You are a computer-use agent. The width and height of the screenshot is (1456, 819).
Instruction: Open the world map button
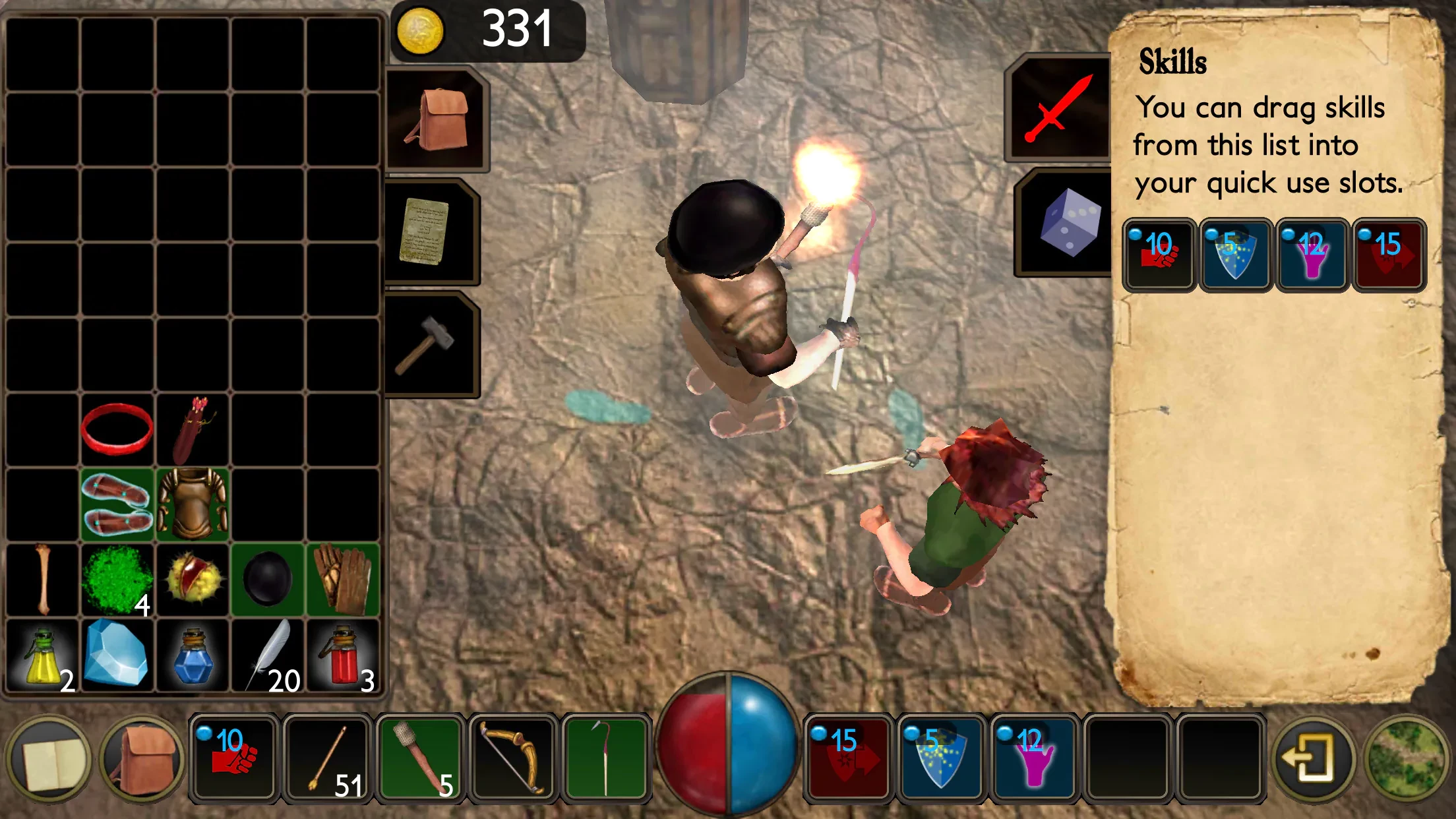tap(1408, 759)
